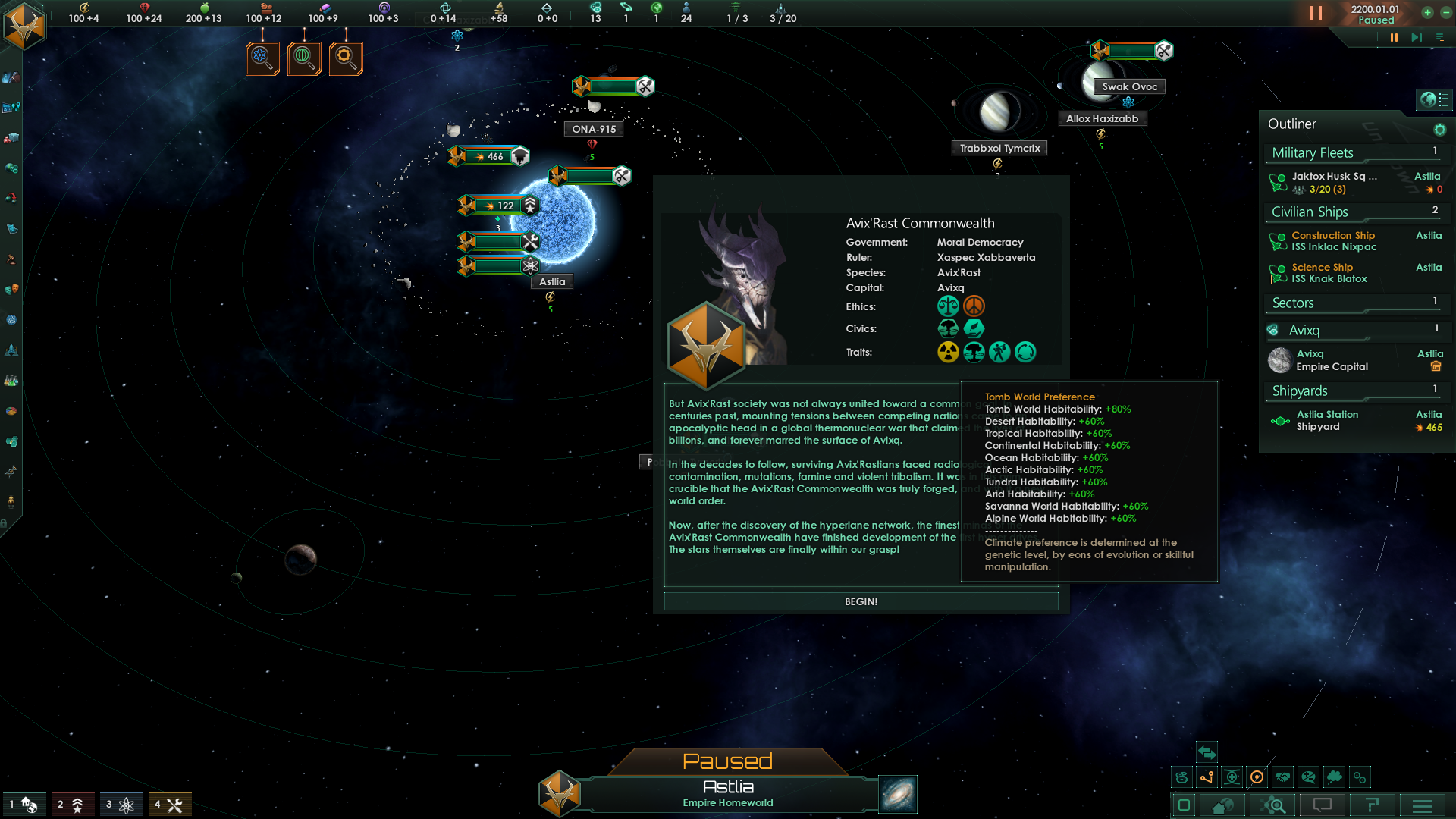Viewport: 1456px width, 819px height.
Task: Expand the Shipyards outliner section
Action: point(1354,391)
